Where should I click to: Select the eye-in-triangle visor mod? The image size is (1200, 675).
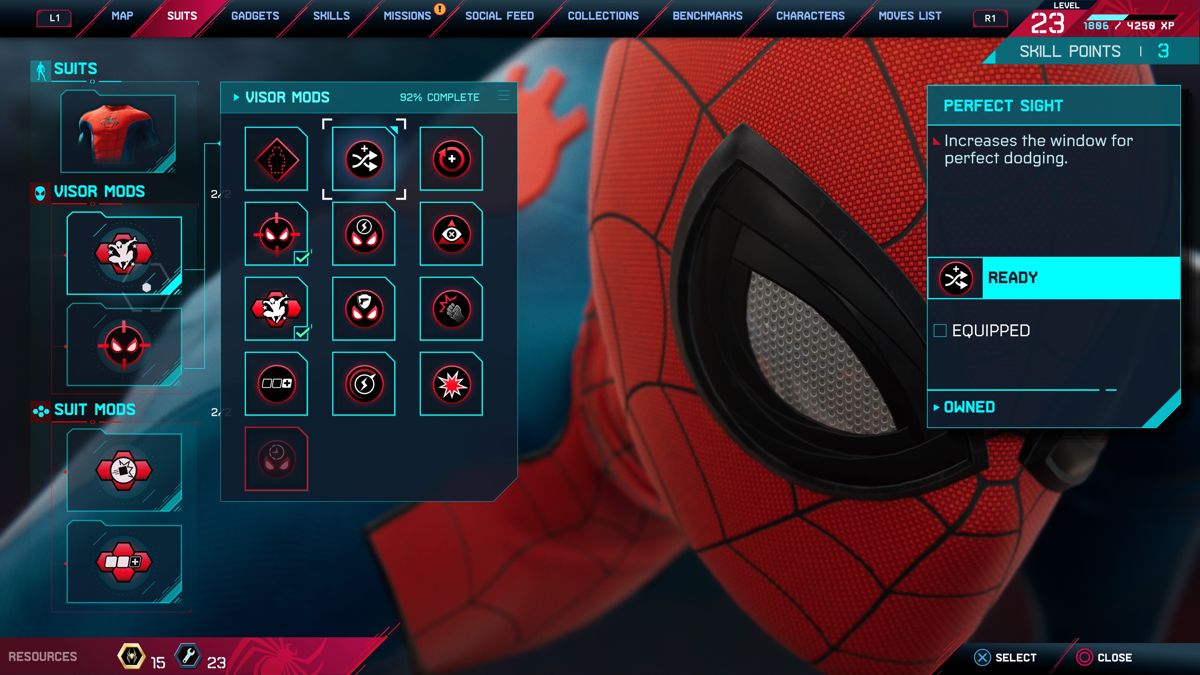[x=451, y=234]
